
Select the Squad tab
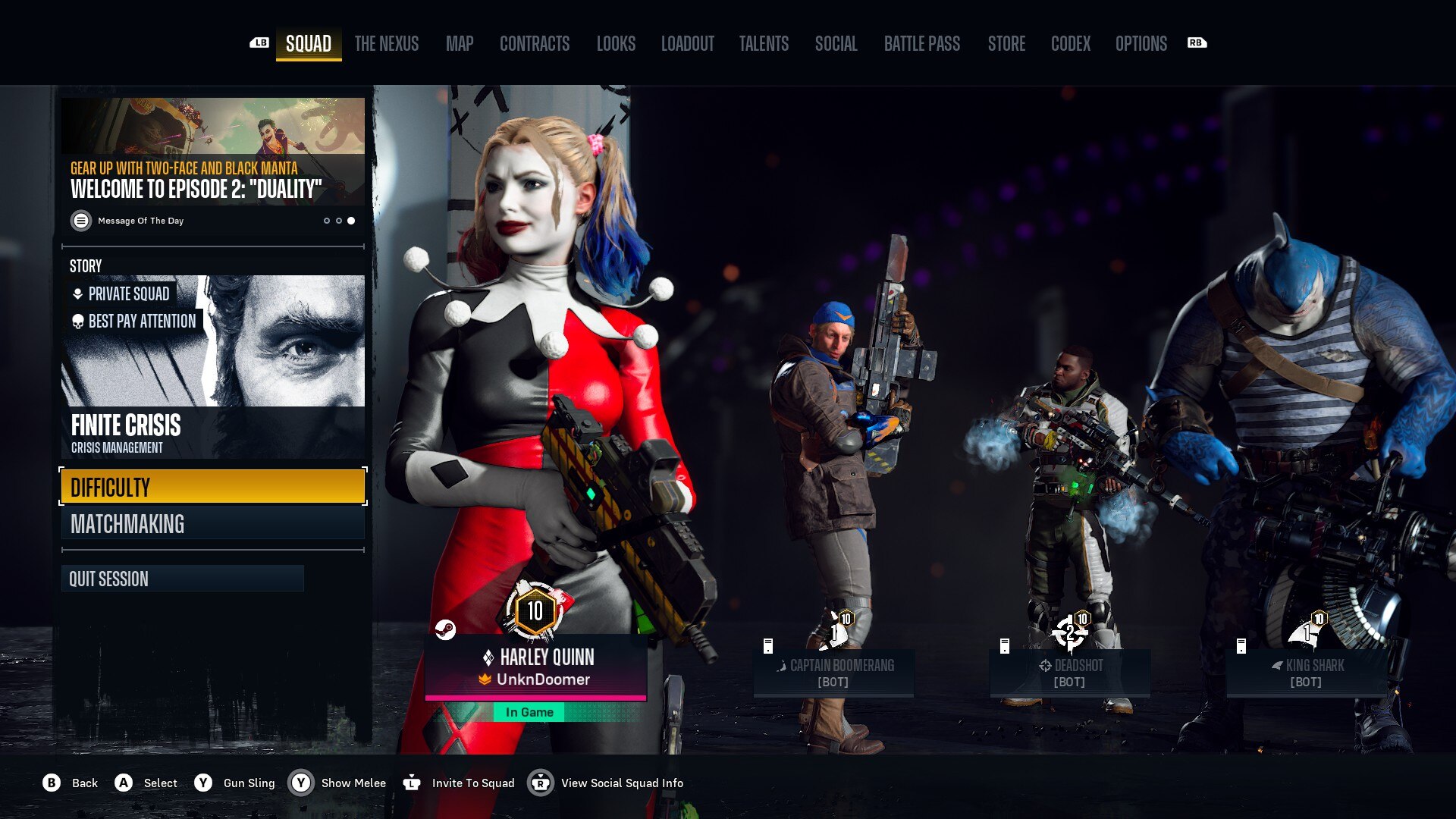click(x=309, y=44)
